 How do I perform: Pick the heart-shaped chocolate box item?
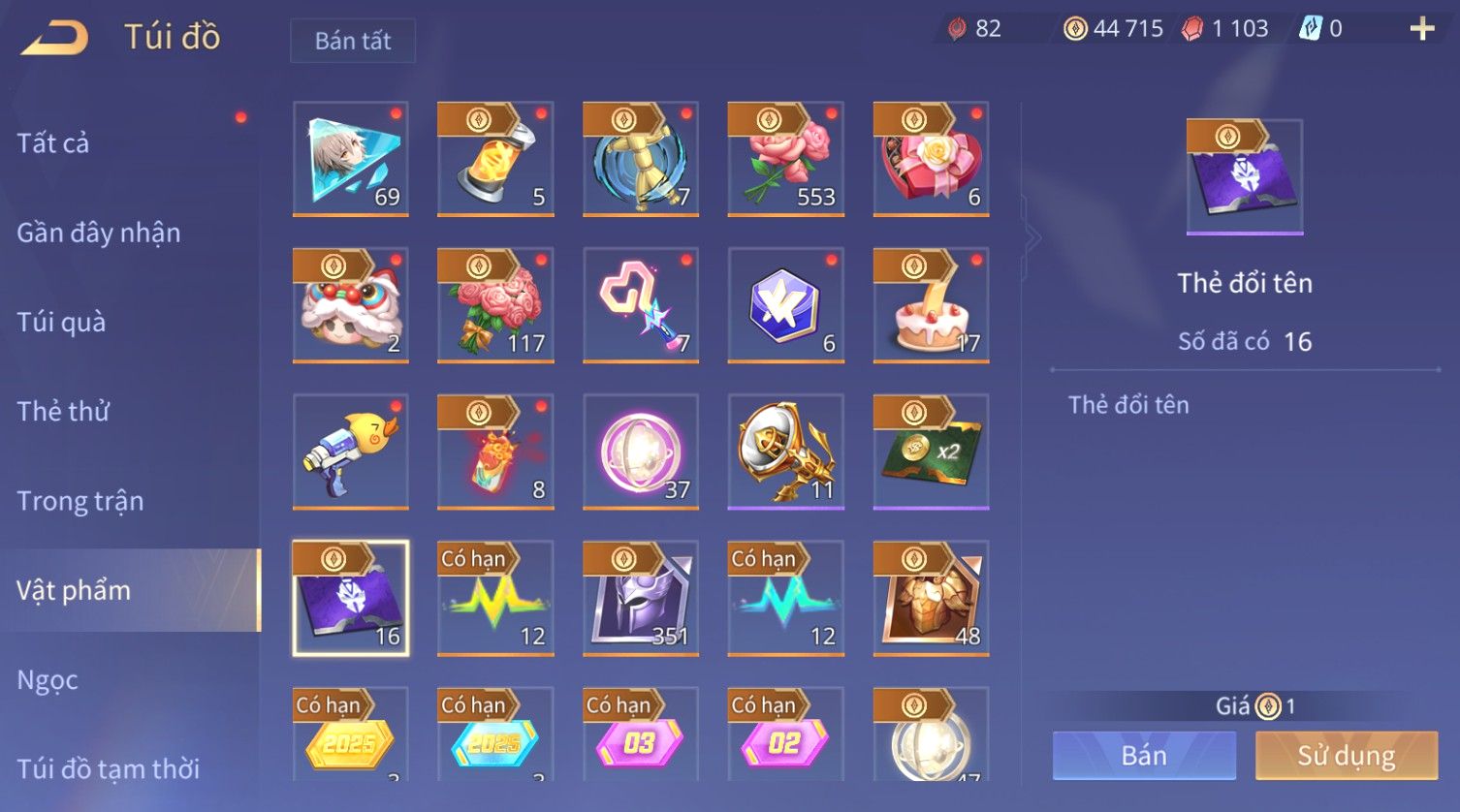coord(931,159)
